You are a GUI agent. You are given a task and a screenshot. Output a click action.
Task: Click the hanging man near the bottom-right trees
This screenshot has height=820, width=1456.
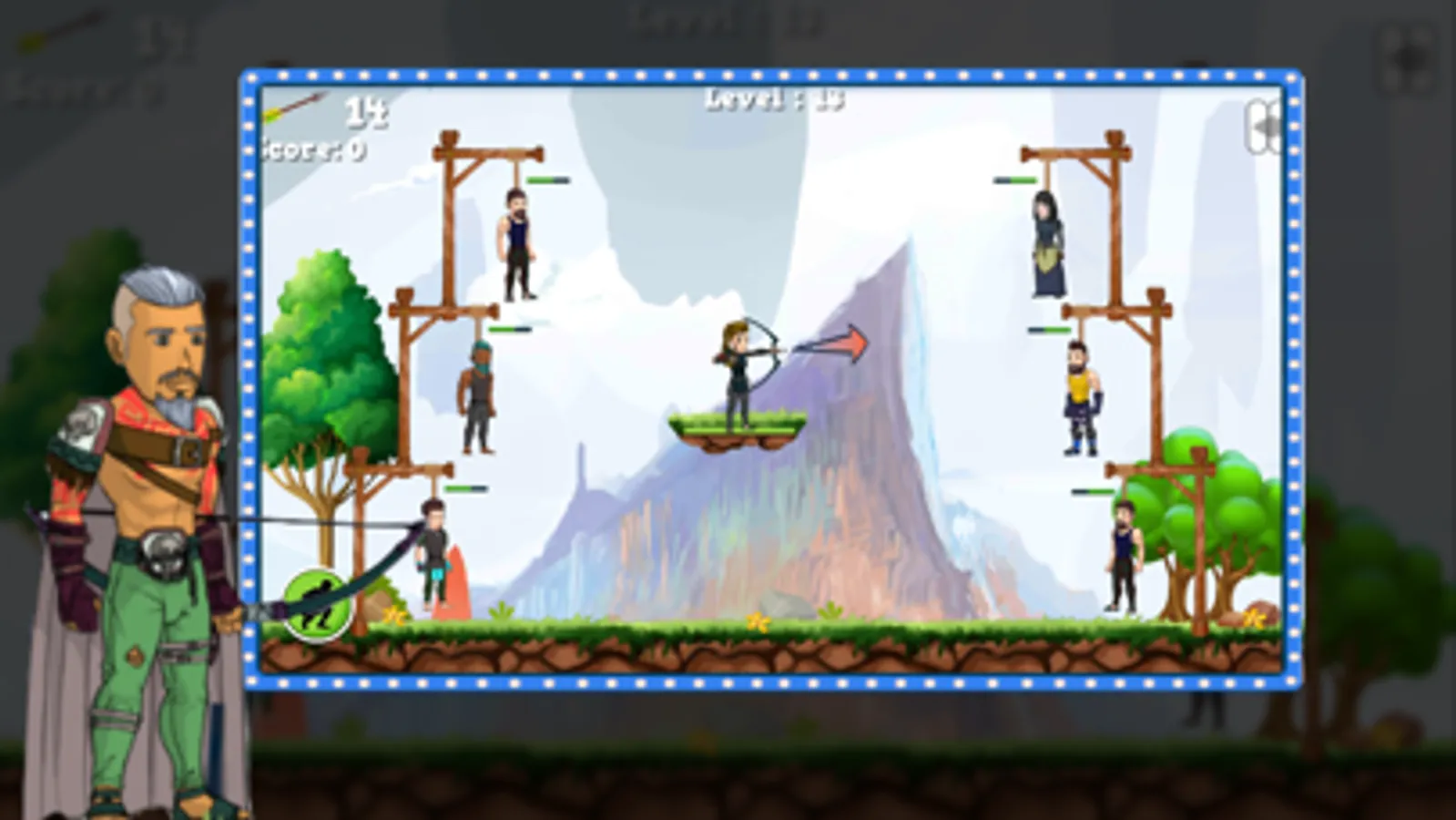pos(1122,556)
